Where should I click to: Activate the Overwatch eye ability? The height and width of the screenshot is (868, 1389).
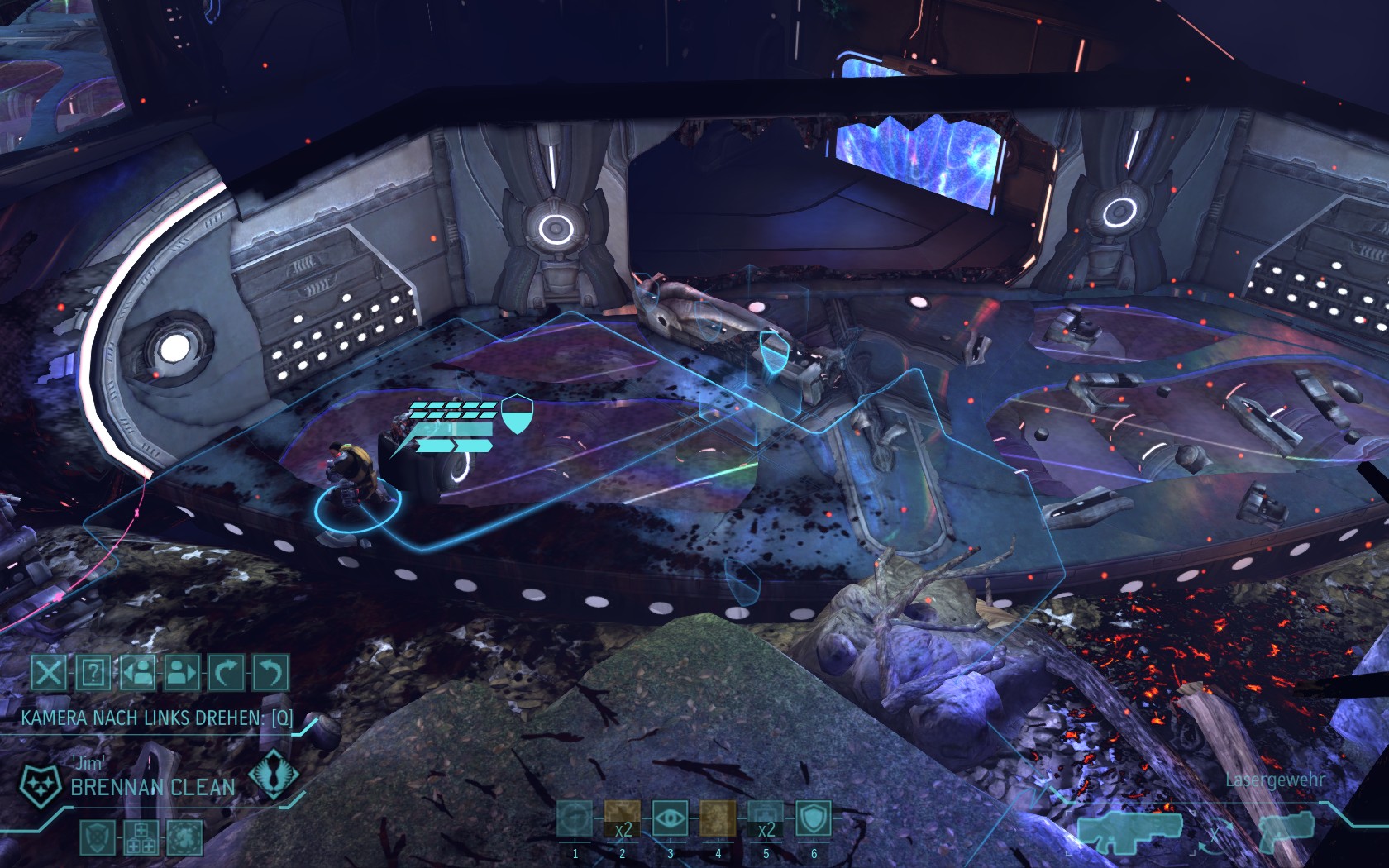(x=670, y=821)
